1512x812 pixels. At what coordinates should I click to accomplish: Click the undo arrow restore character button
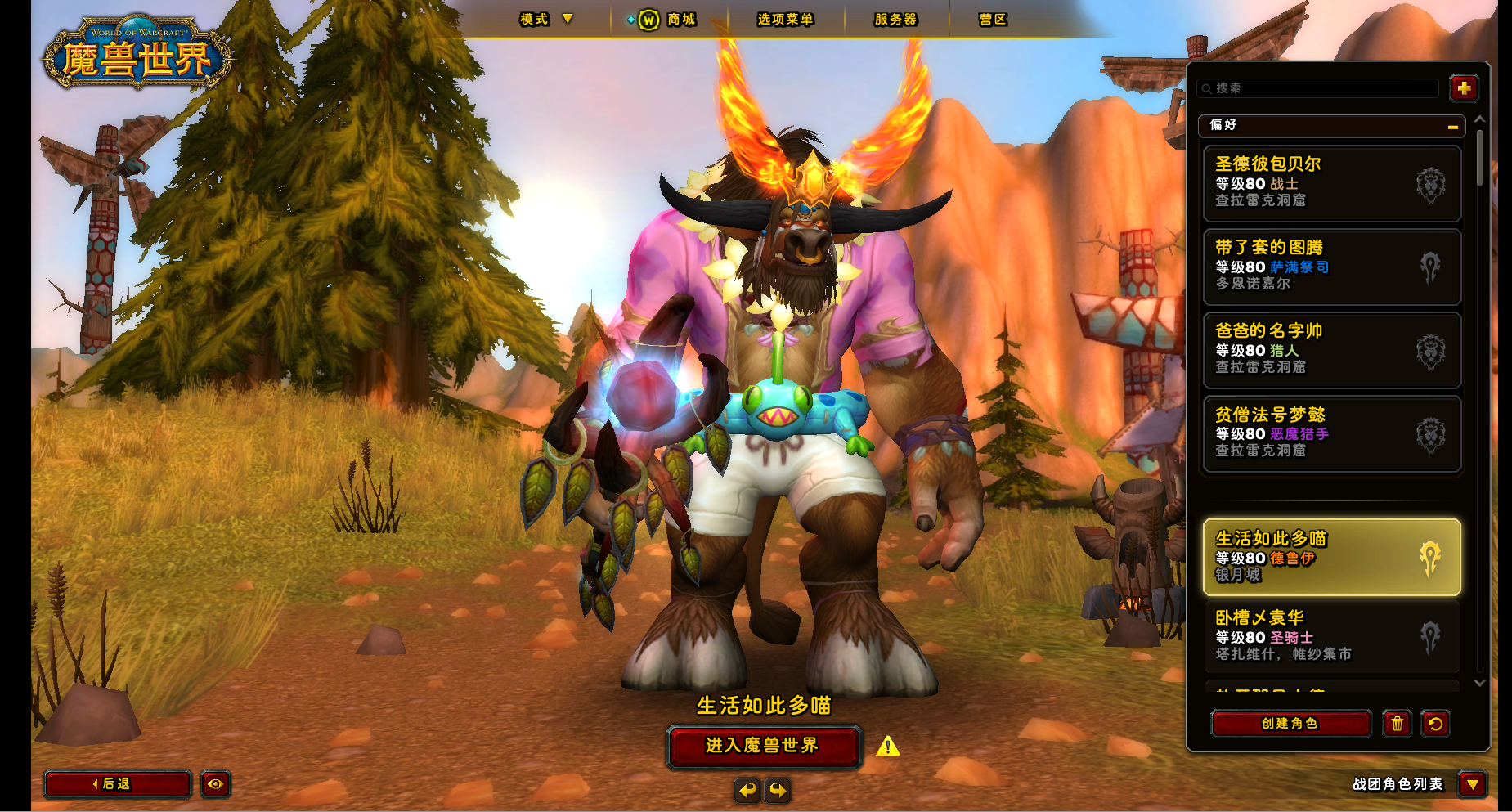(x=1435, y=724)
